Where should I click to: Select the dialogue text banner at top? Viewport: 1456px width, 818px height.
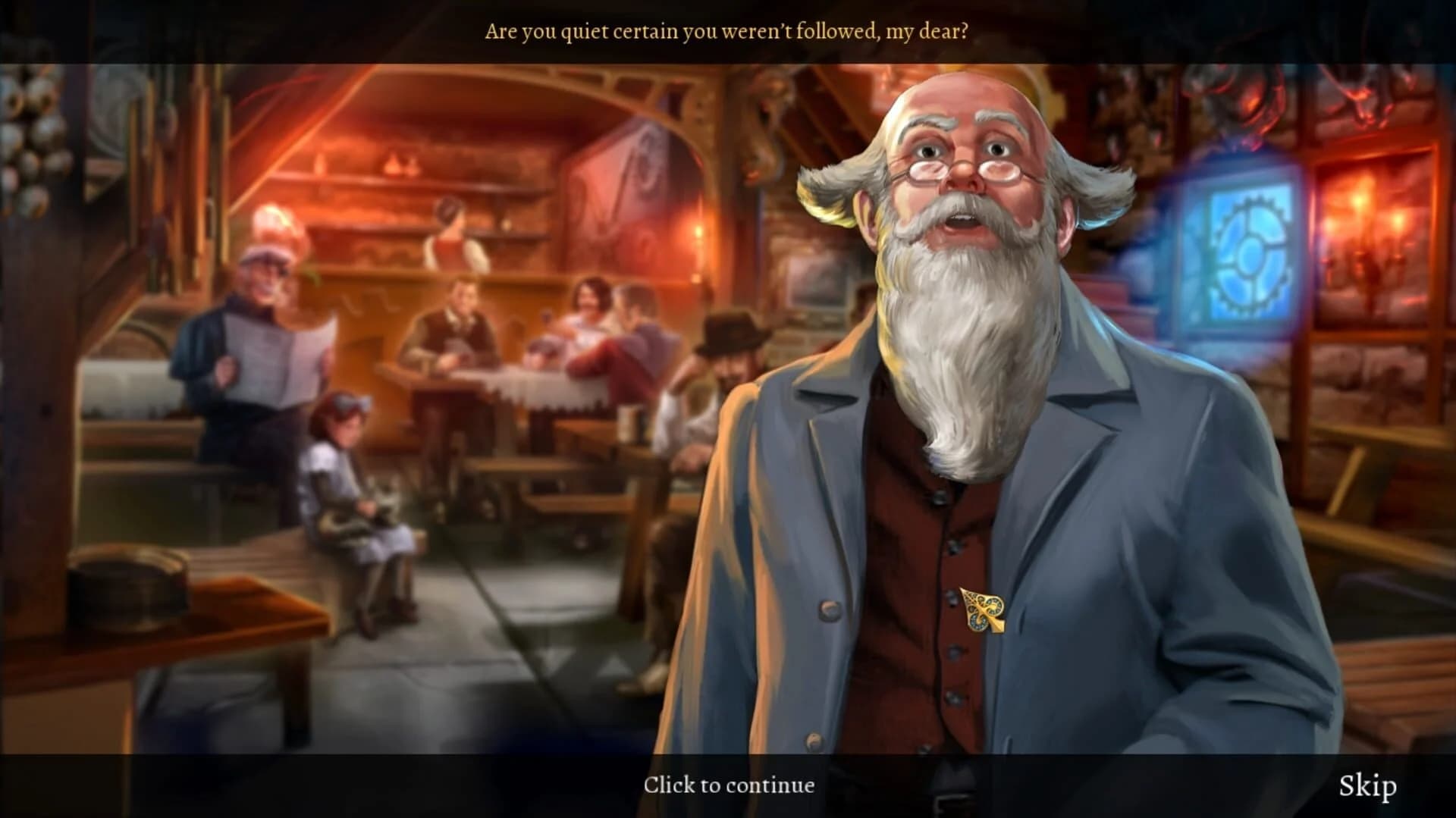pos(728,30)
